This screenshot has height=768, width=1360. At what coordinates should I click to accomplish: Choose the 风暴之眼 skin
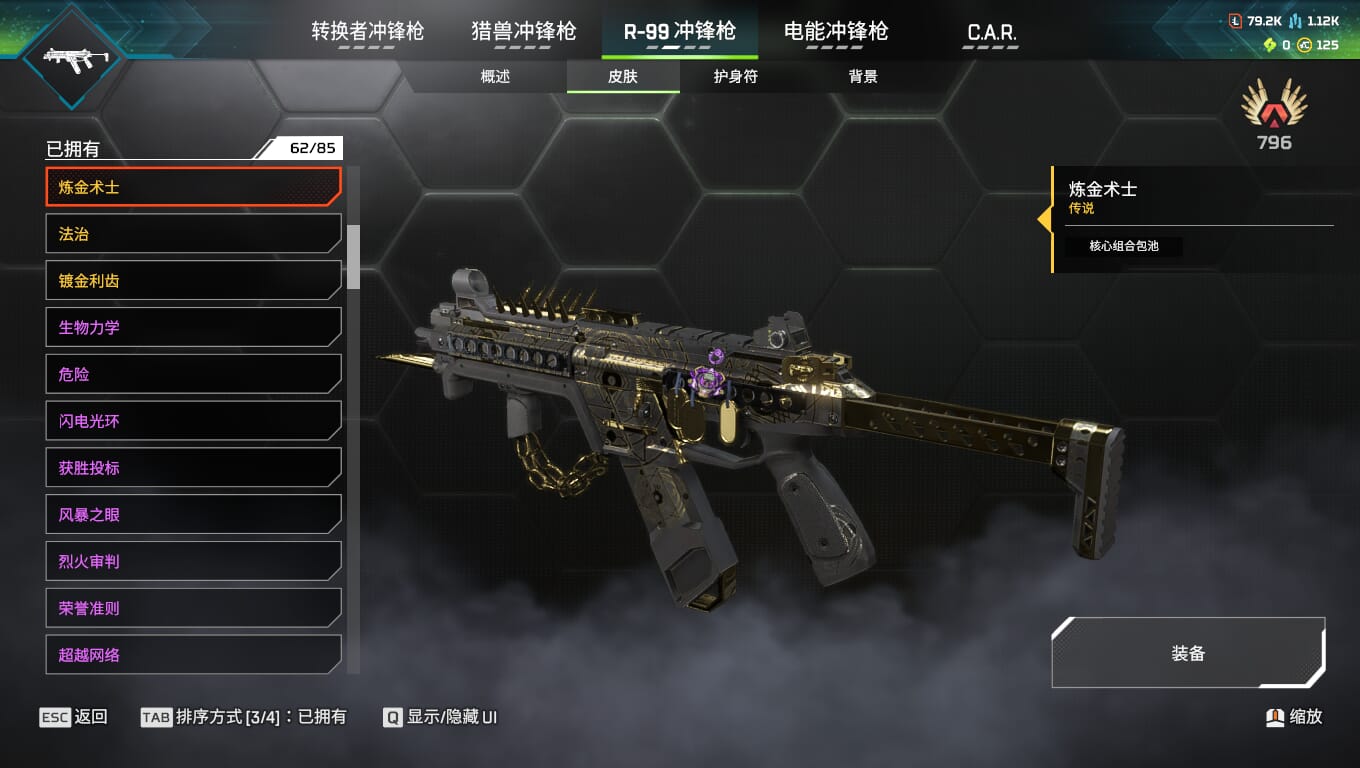click(x=193, y=514)
